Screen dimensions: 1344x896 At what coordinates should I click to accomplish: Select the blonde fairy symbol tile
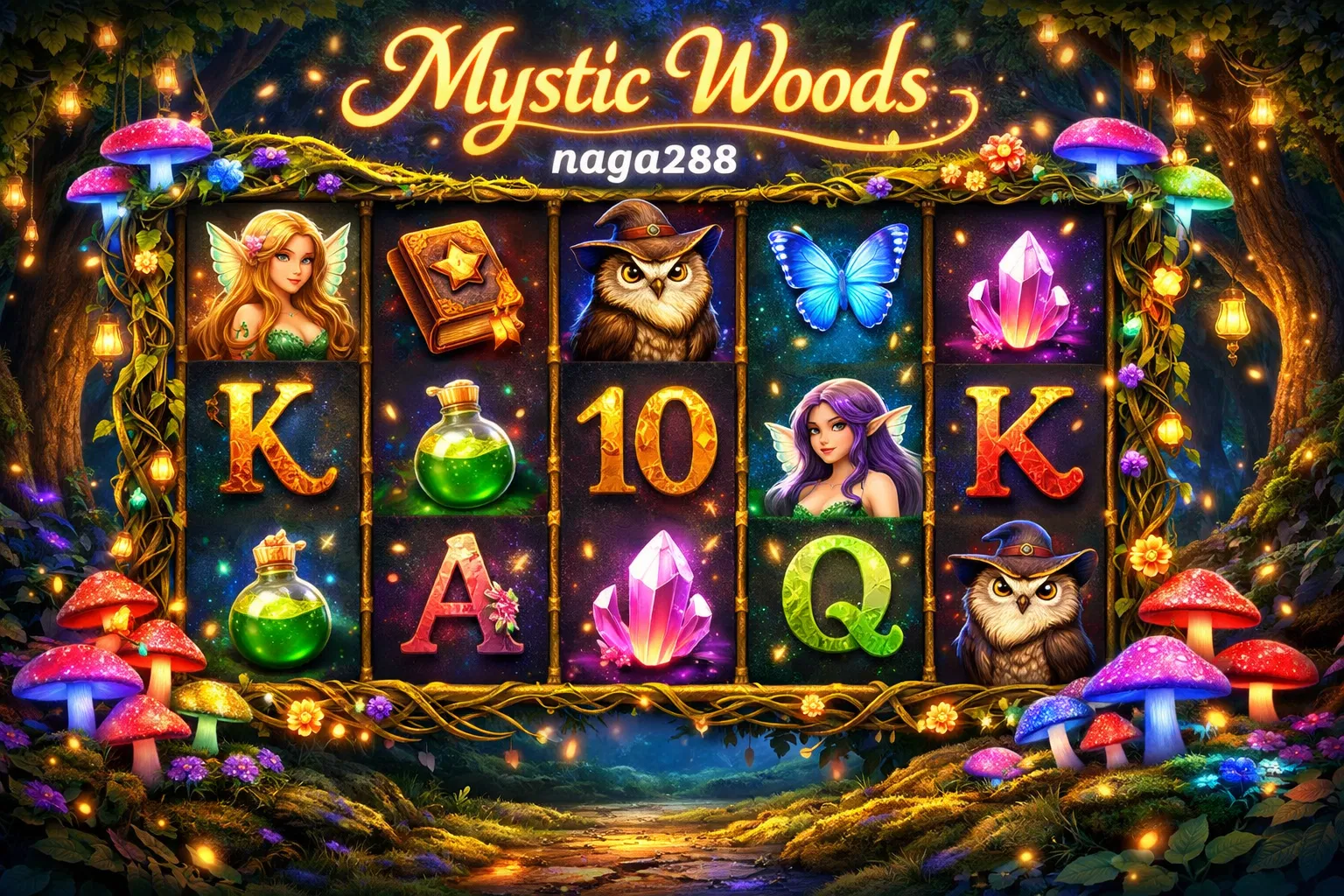273,284
